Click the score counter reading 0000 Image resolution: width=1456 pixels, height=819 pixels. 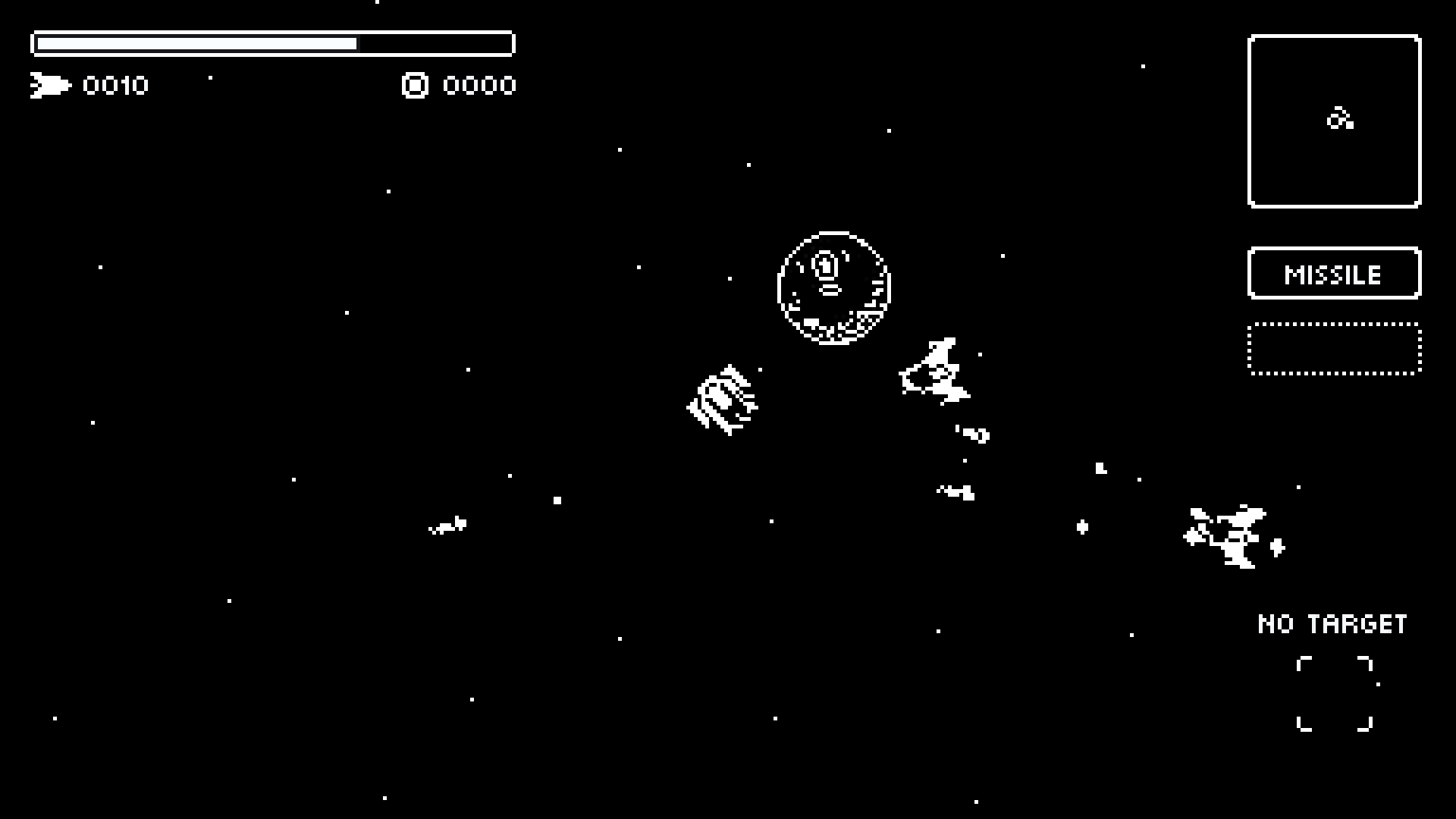pos(479,85)
